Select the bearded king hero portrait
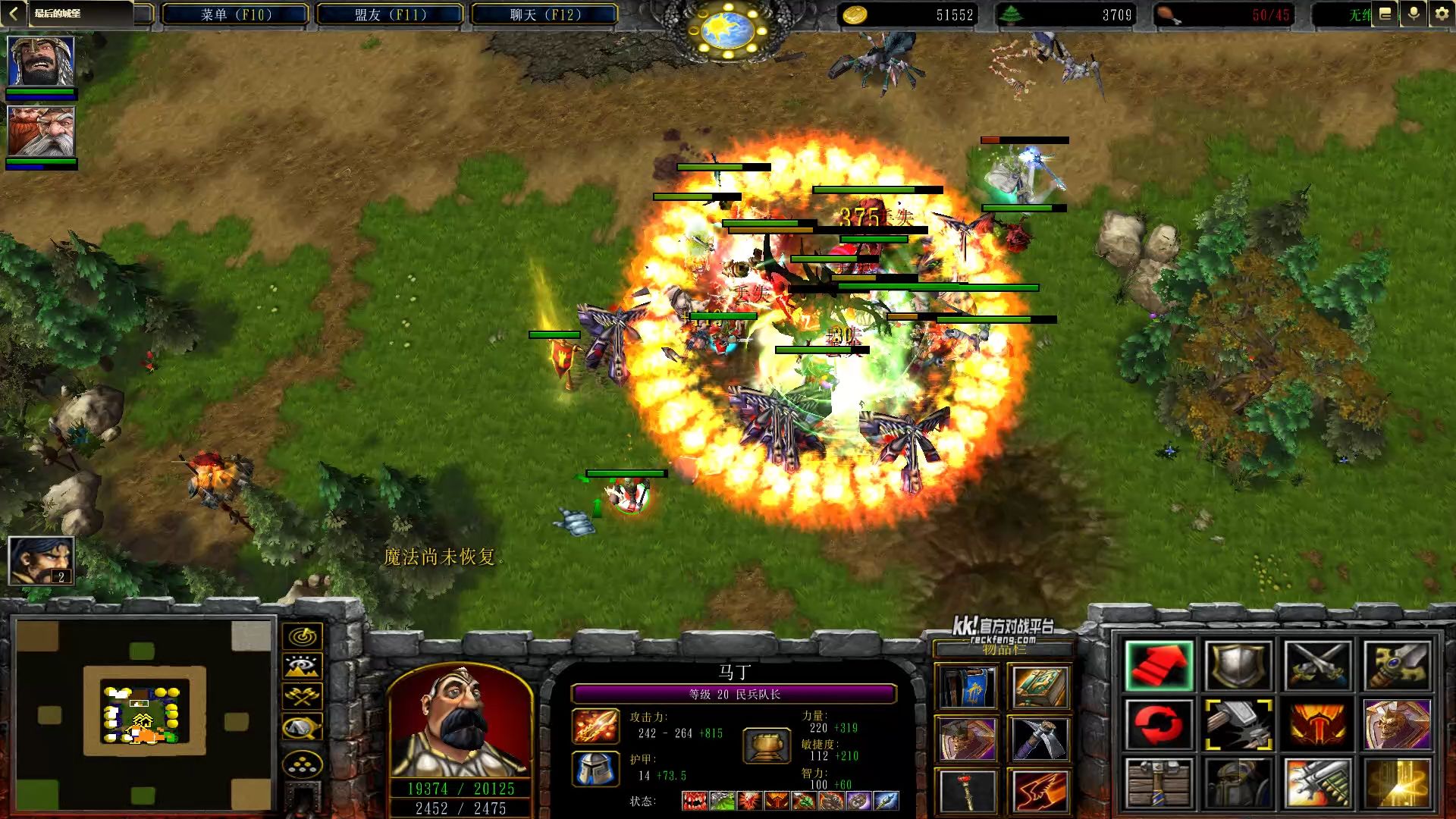The width and height of the screenshot is (1456, 819). tap(41, 61)
